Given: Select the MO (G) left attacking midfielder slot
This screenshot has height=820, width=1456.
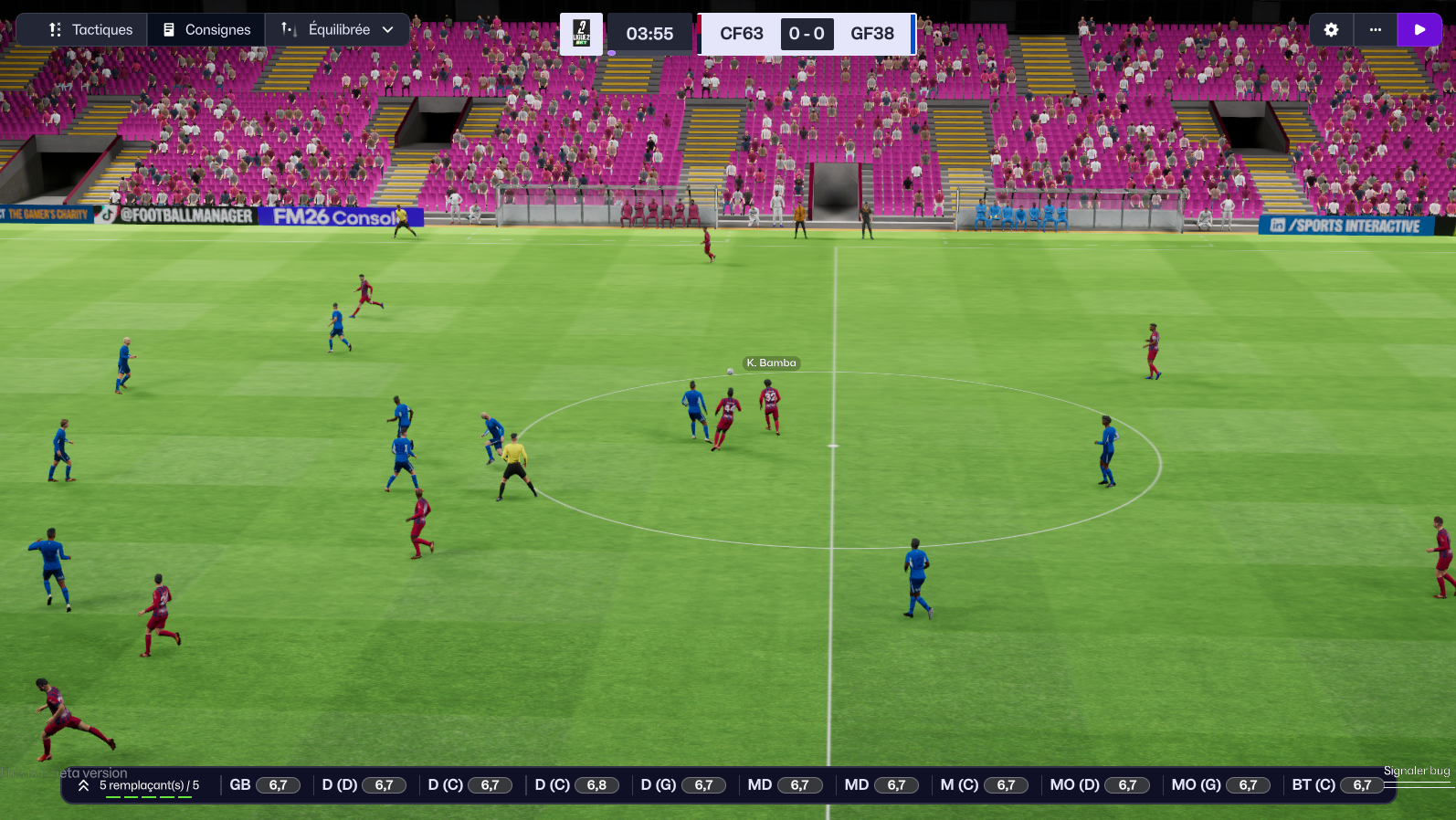Looking at the screenshot, I should pos(1219,785).
